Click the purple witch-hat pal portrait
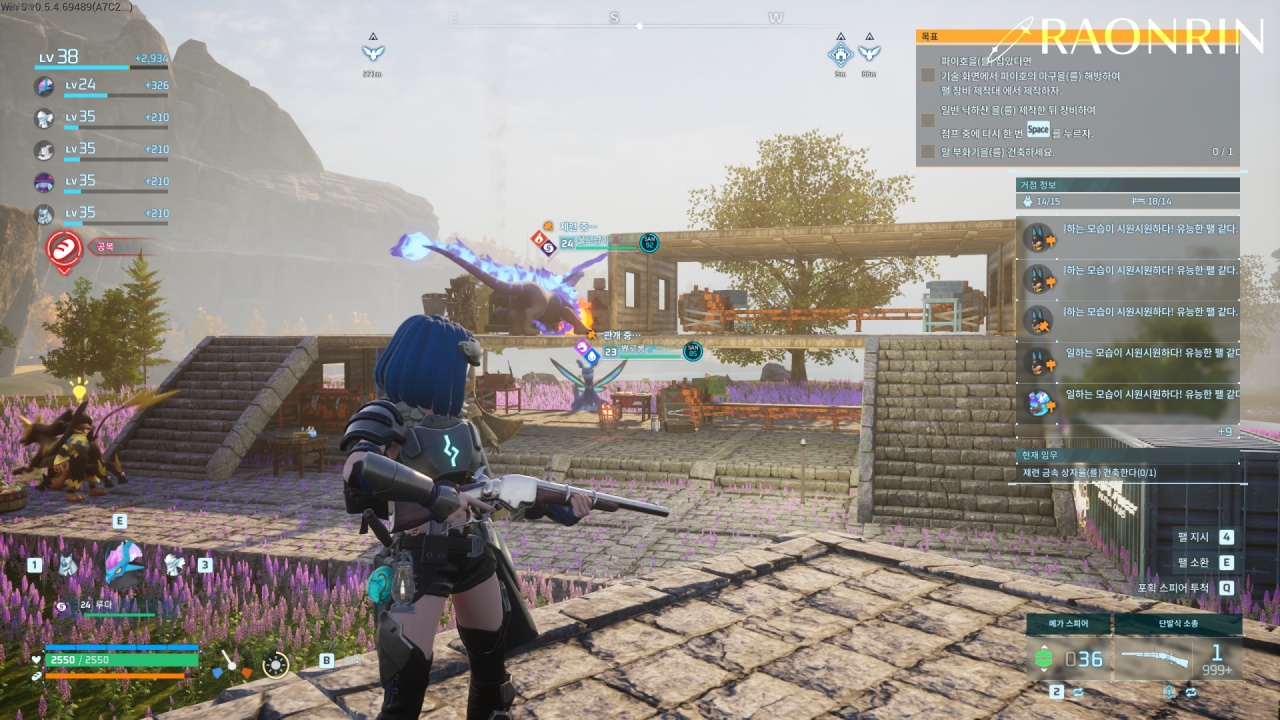Screen dimensions: 1280x720 (x=45, y=182)
